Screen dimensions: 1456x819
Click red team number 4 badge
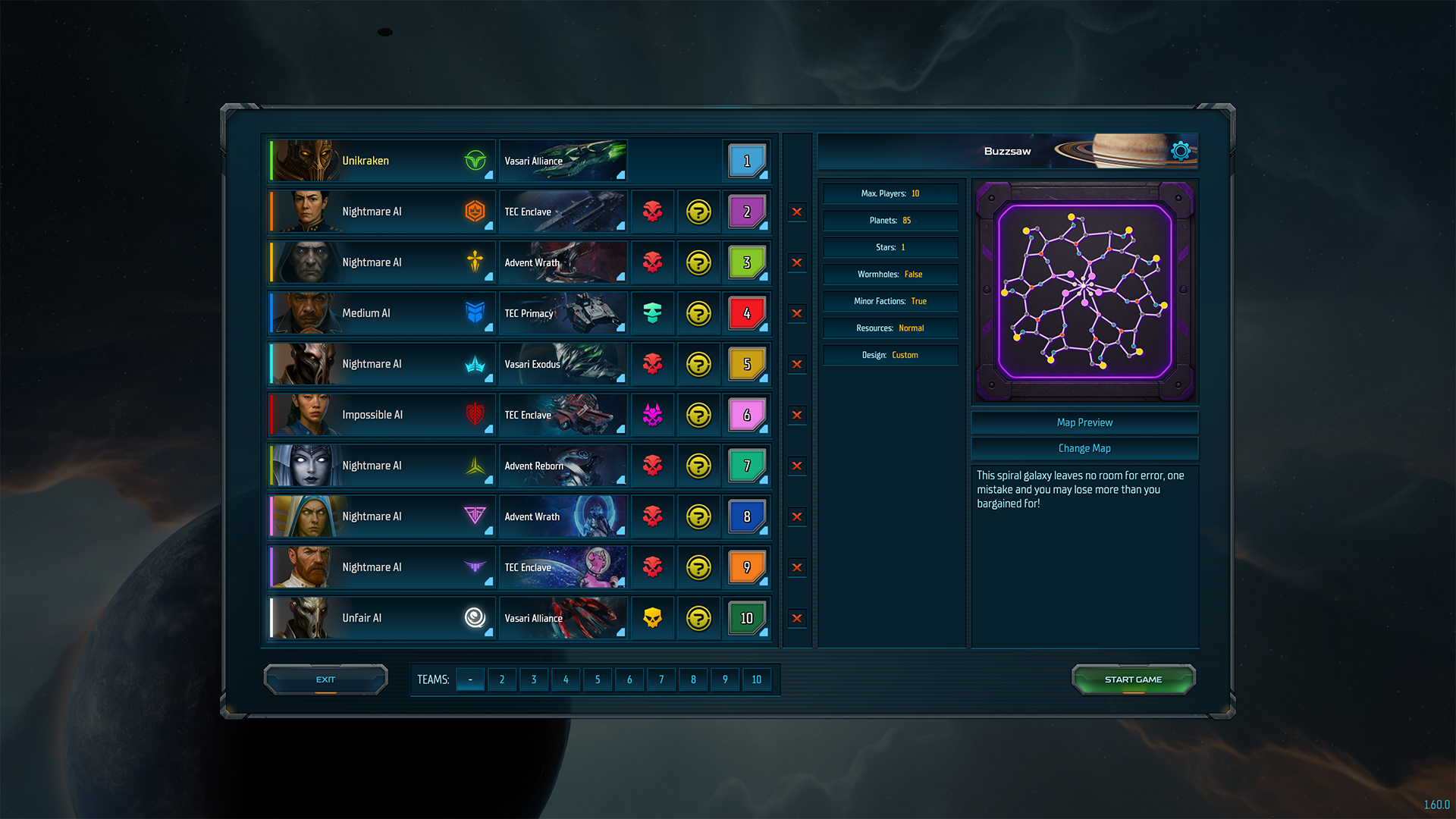coord(747,313)
